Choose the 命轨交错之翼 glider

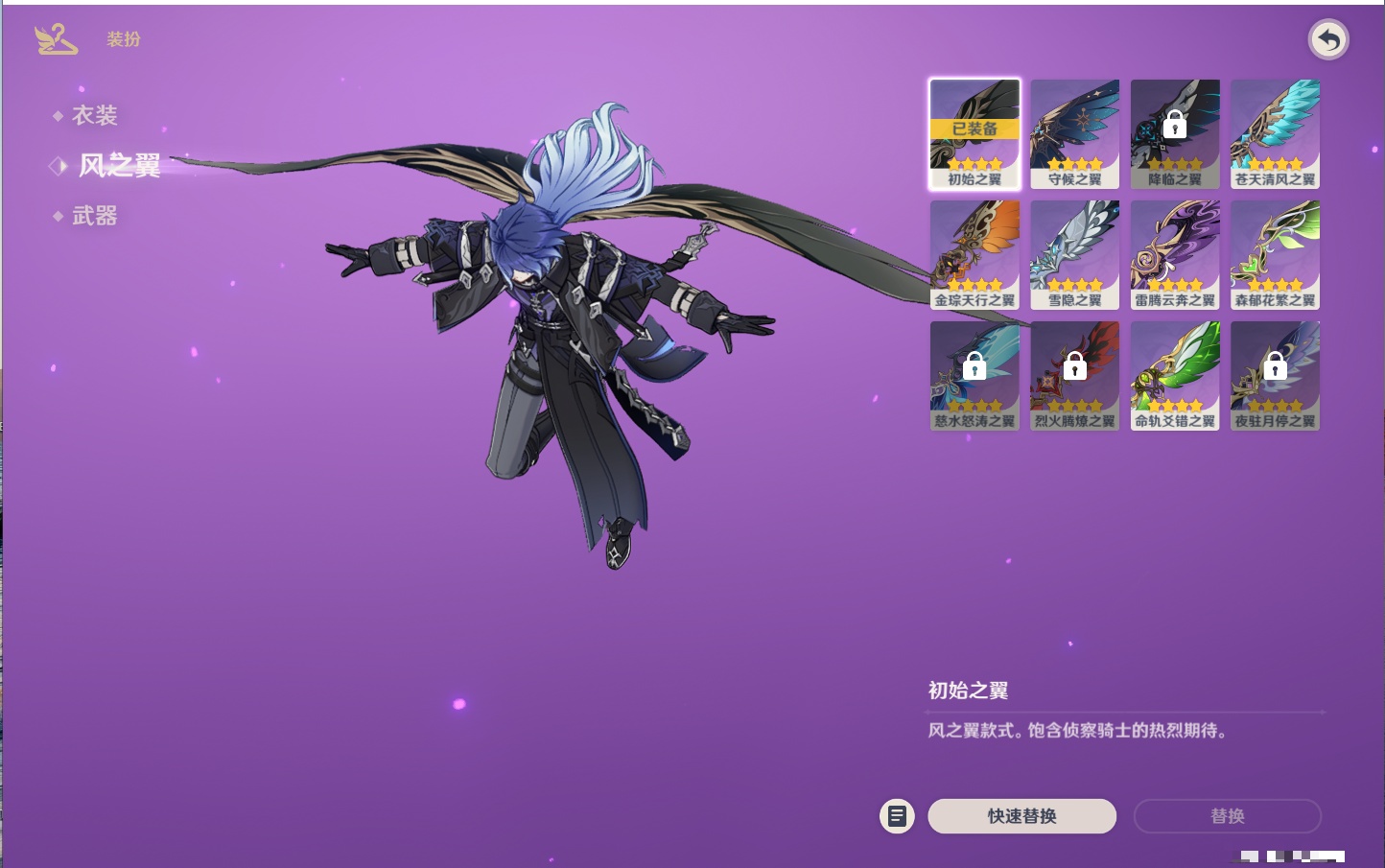(1175, 376)
